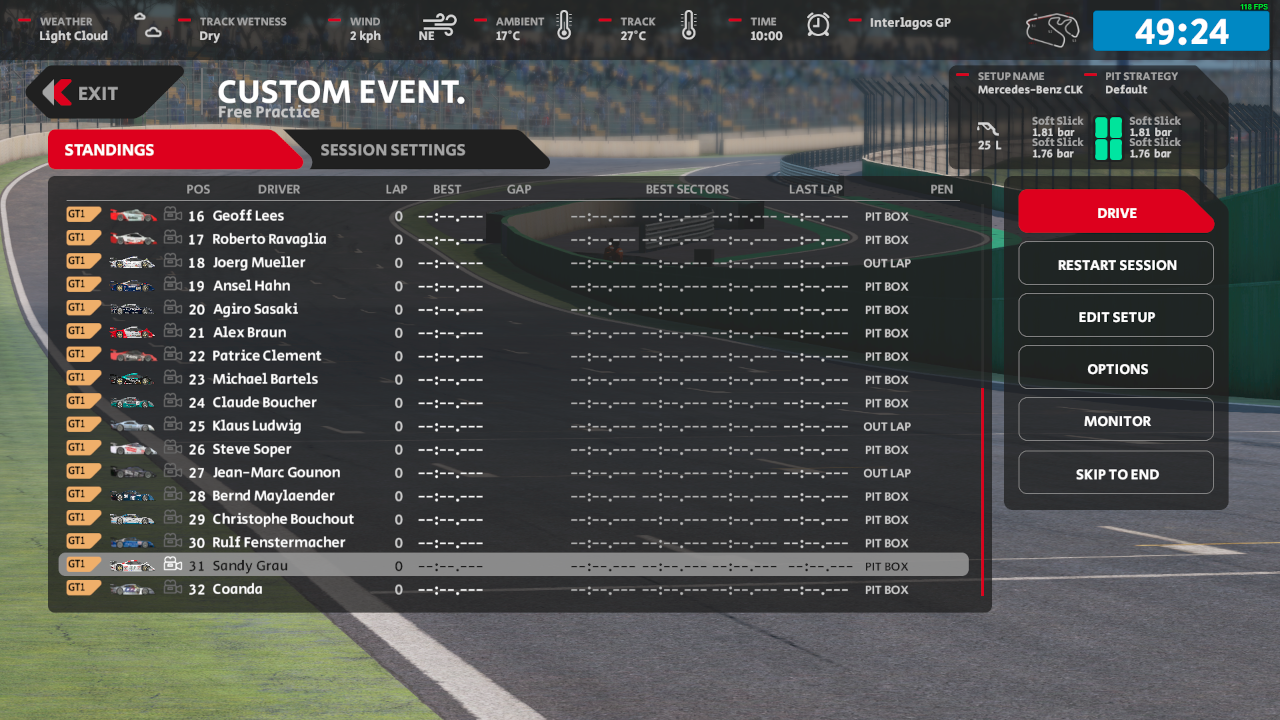Viewport: 1280px width, 720px height.
Task: Select the highlighted Sandy Grau row
Action: (x=250, y=566)
